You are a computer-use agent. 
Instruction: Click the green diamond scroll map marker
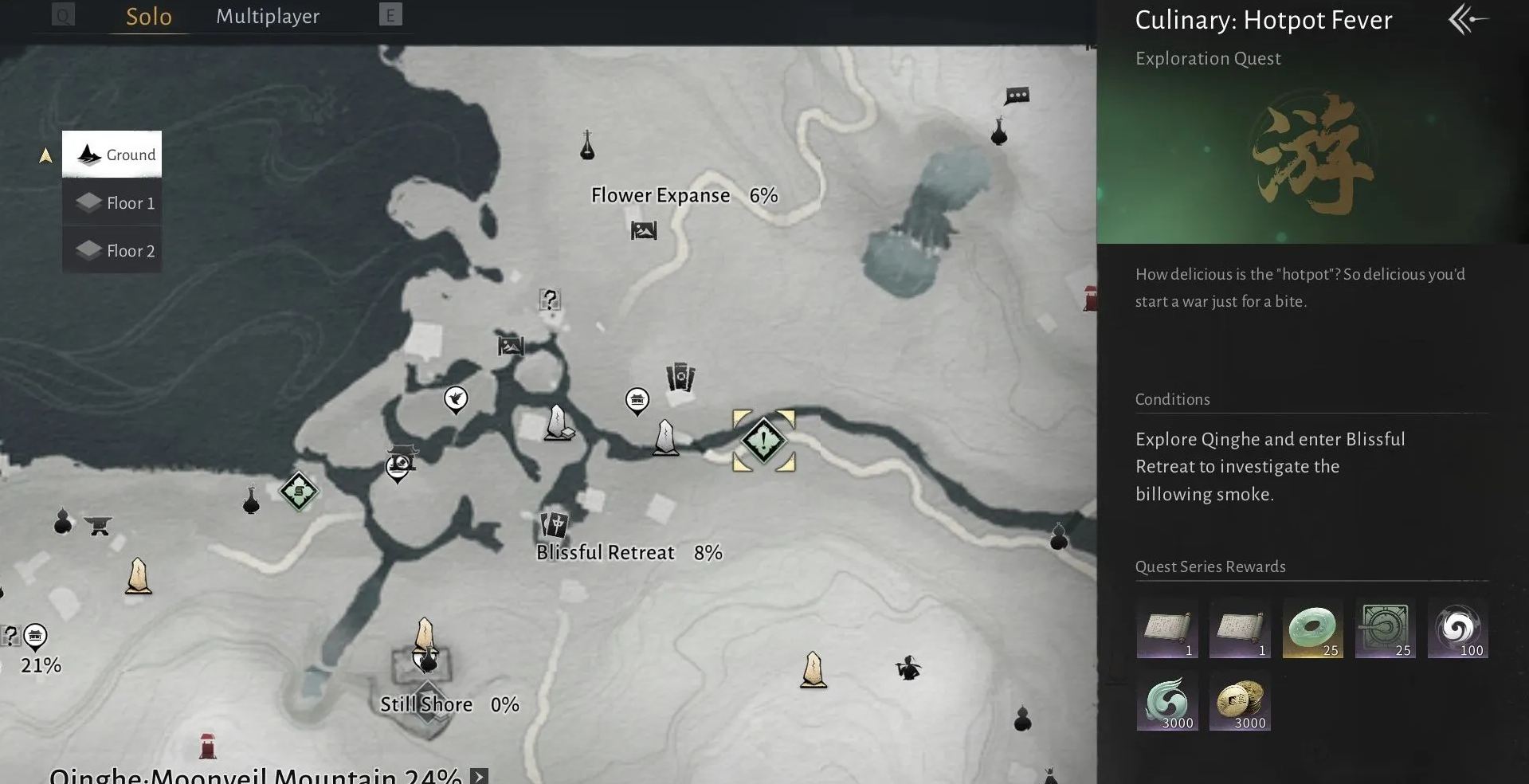pos(299,492)
